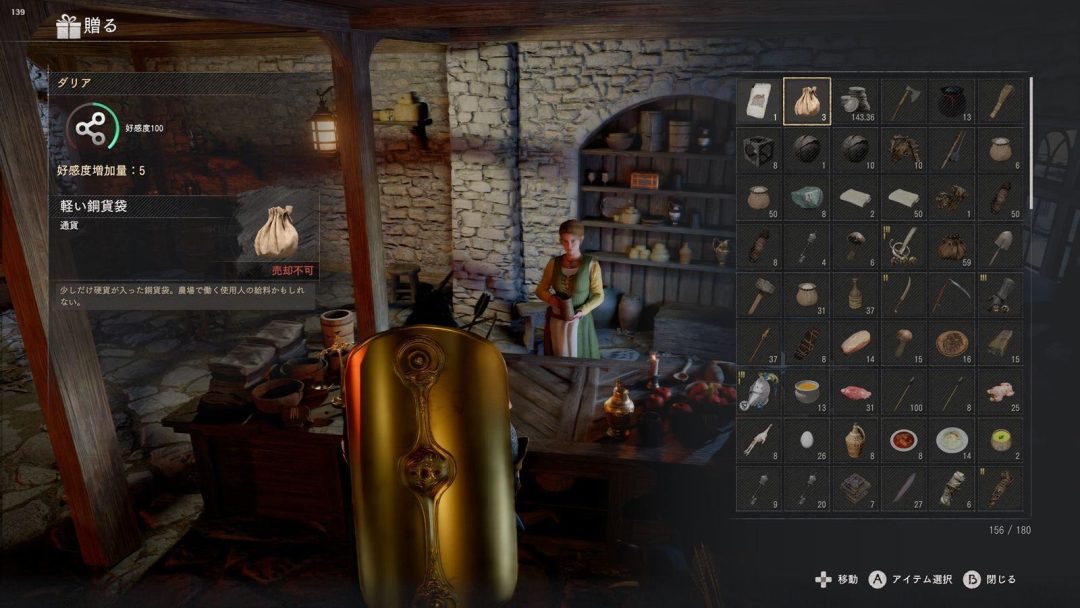Select the stack of silver coins
Screen dimensions: 1080x608
[x=855, y=101]
